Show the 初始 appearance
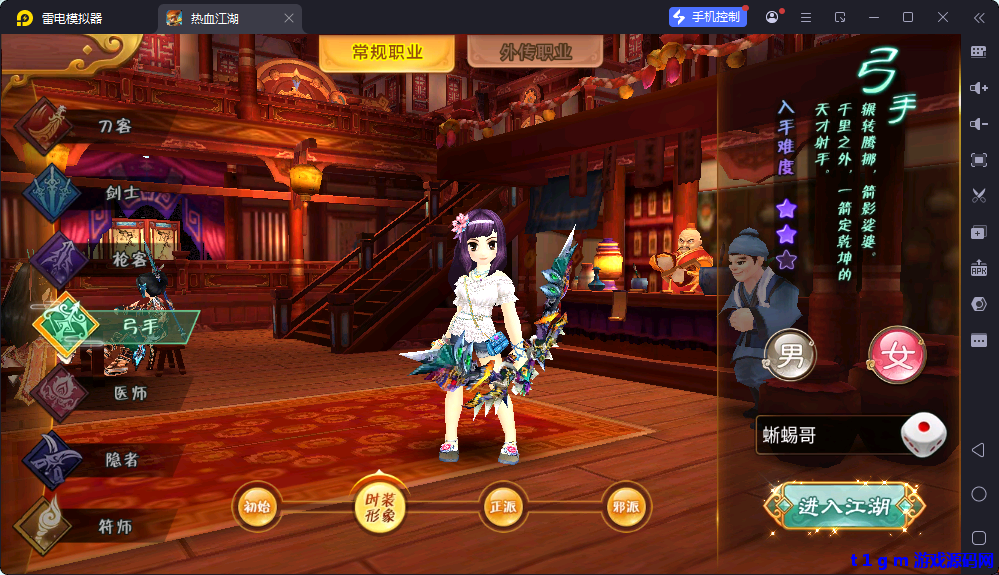 click(x=257, y=507)
